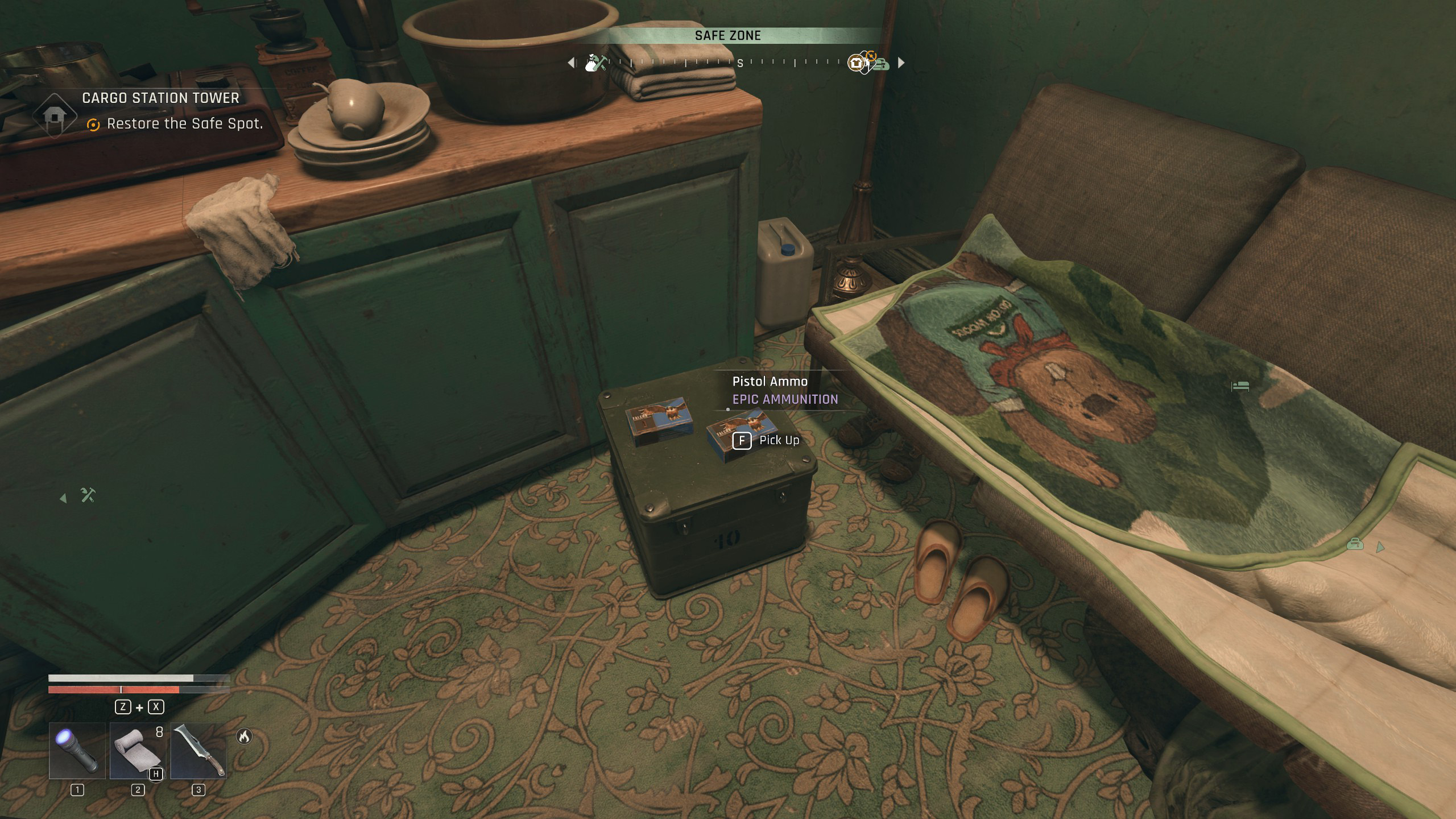Click the flame status icon beside the machete
Viewport: 1456px width, 819px height.
pos(244,737)
